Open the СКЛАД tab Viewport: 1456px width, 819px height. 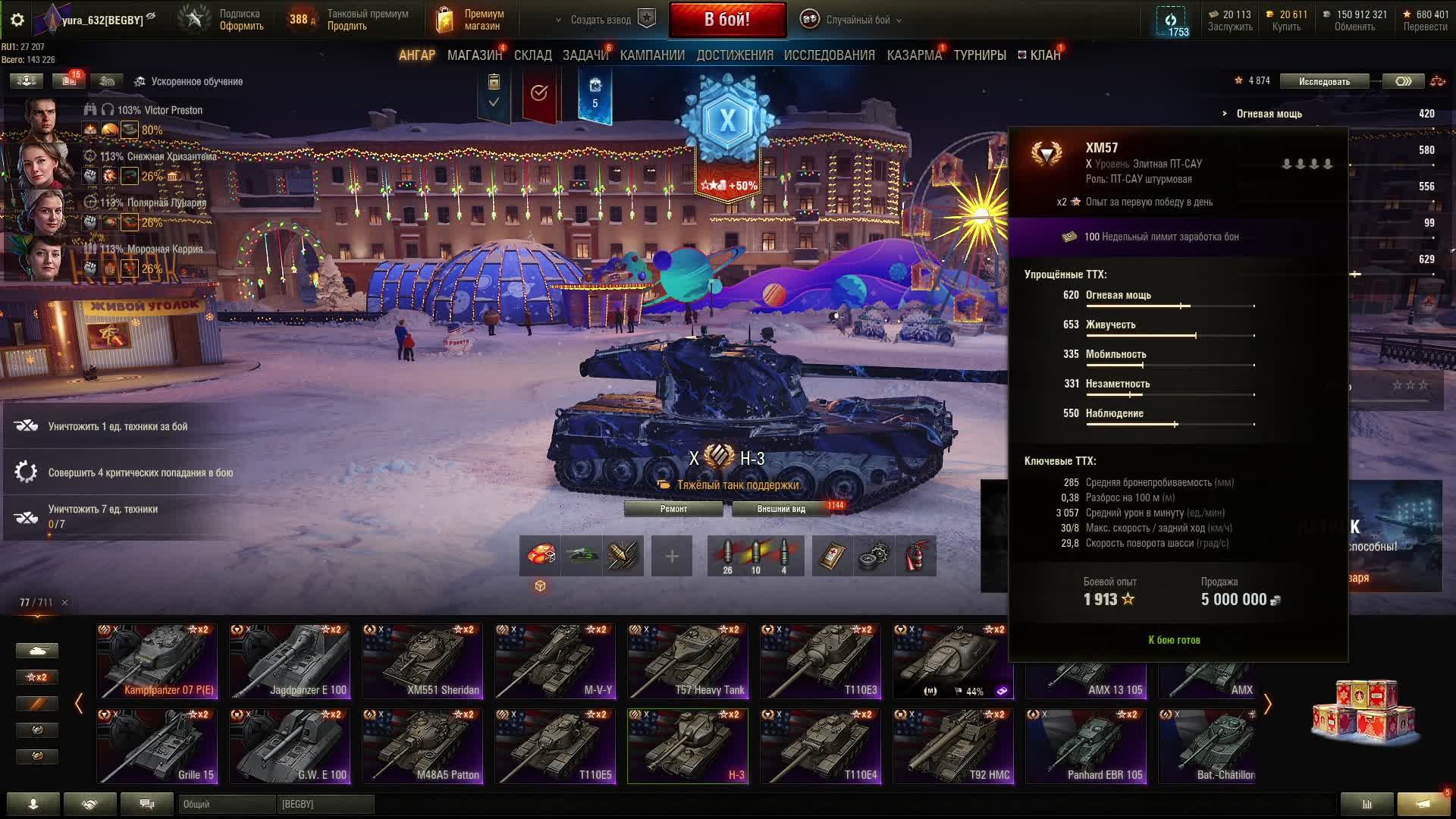coord(532,55)
